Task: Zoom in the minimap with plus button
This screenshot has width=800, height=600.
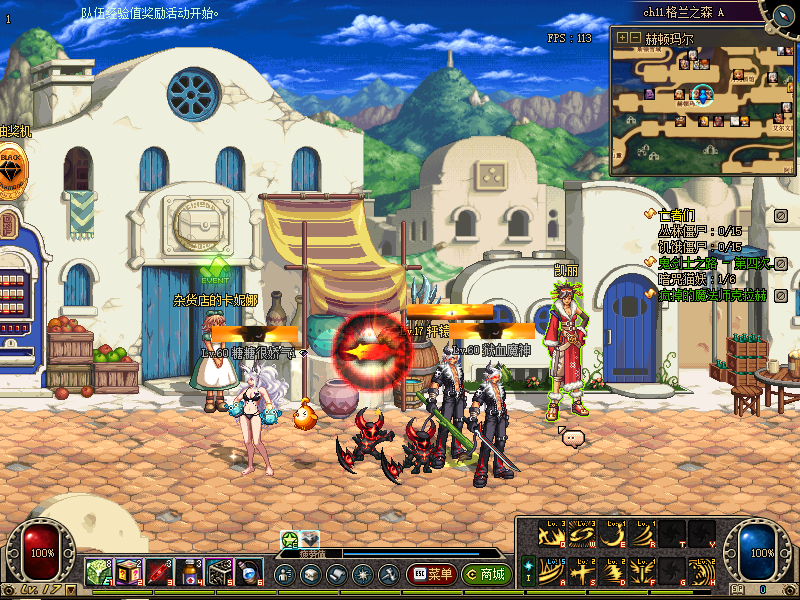Action: click(622, 38)
